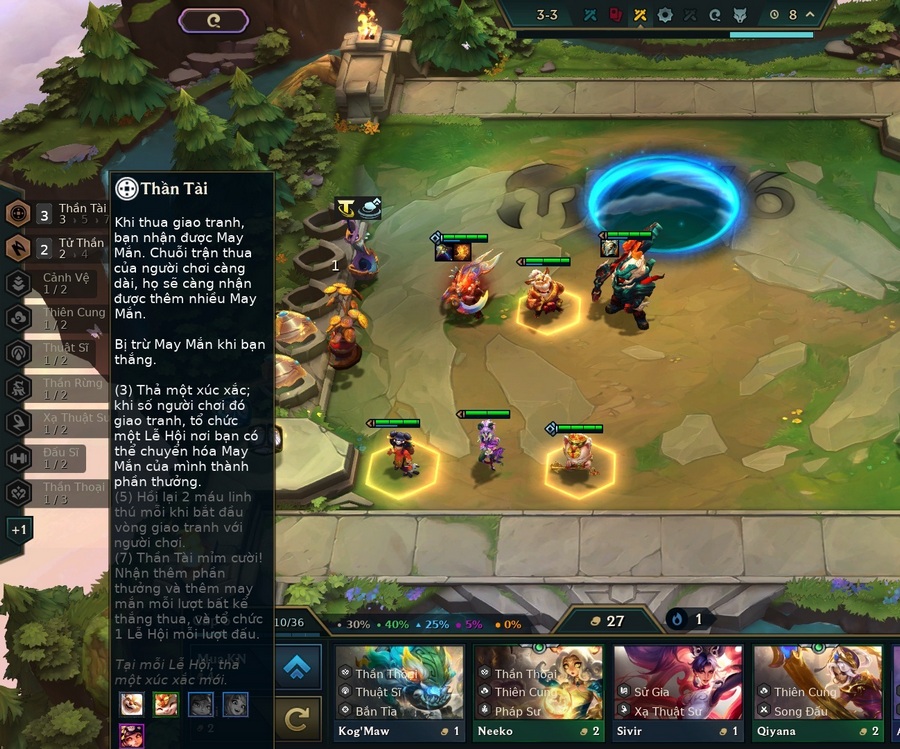Open the Đấu Sĩ trait entry
Viewport: 900px width, 749px height.
tap(19, 458)
